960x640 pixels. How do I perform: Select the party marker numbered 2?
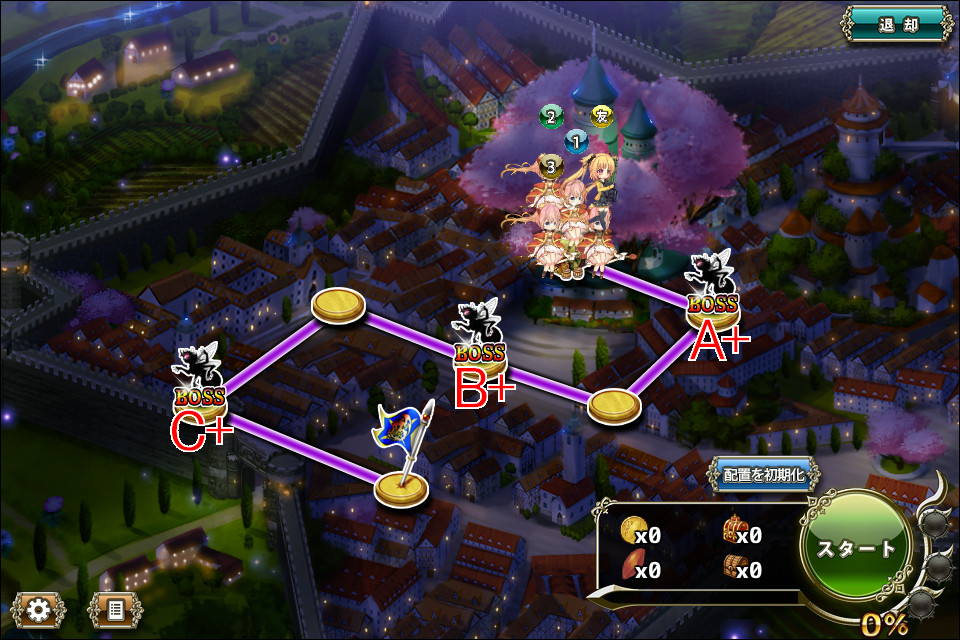pyautogui.click(x=550, y=117)
